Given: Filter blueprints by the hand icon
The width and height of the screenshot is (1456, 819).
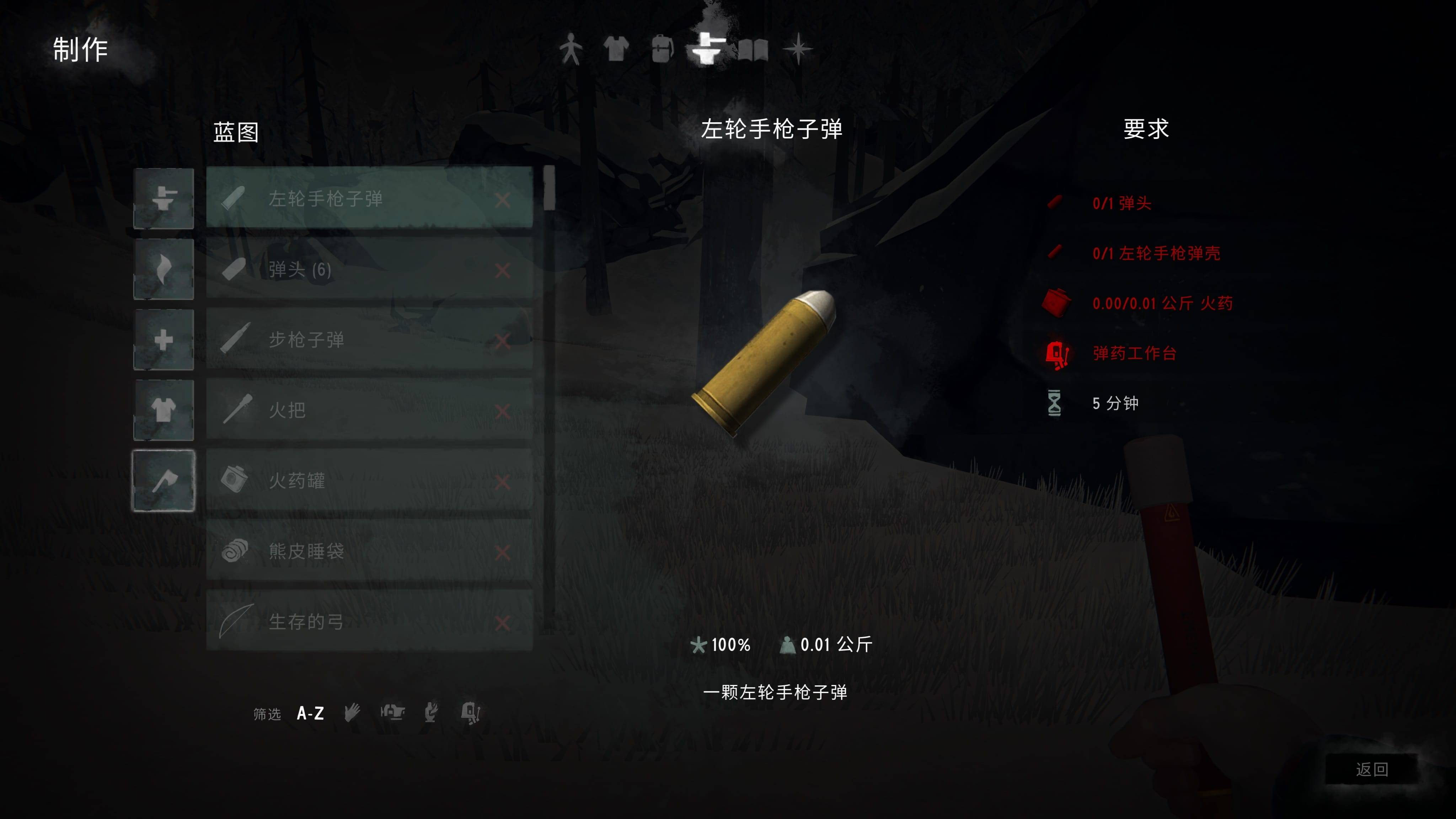Looking at the screenshot, I should click(352, 713).
